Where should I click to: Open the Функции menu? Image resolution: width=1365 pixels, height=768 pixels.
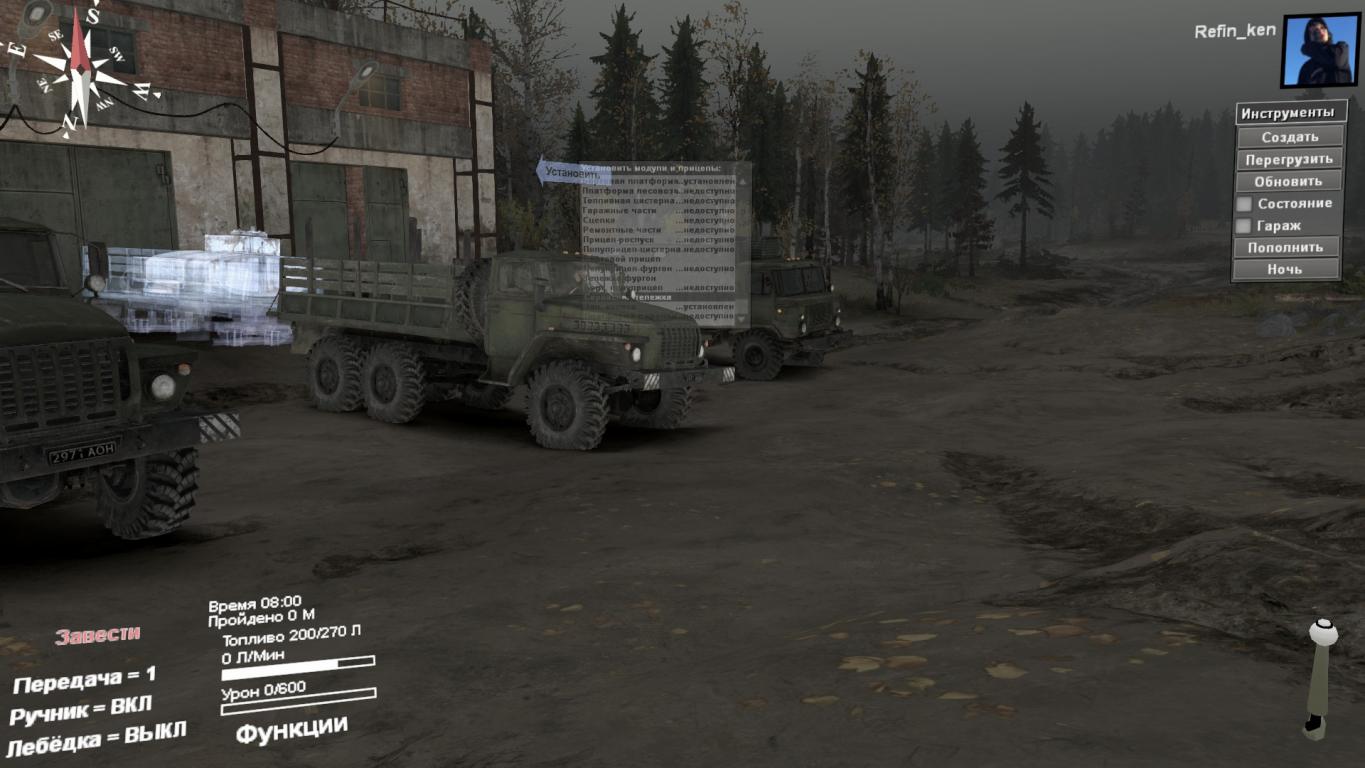(x=291, y=729)
